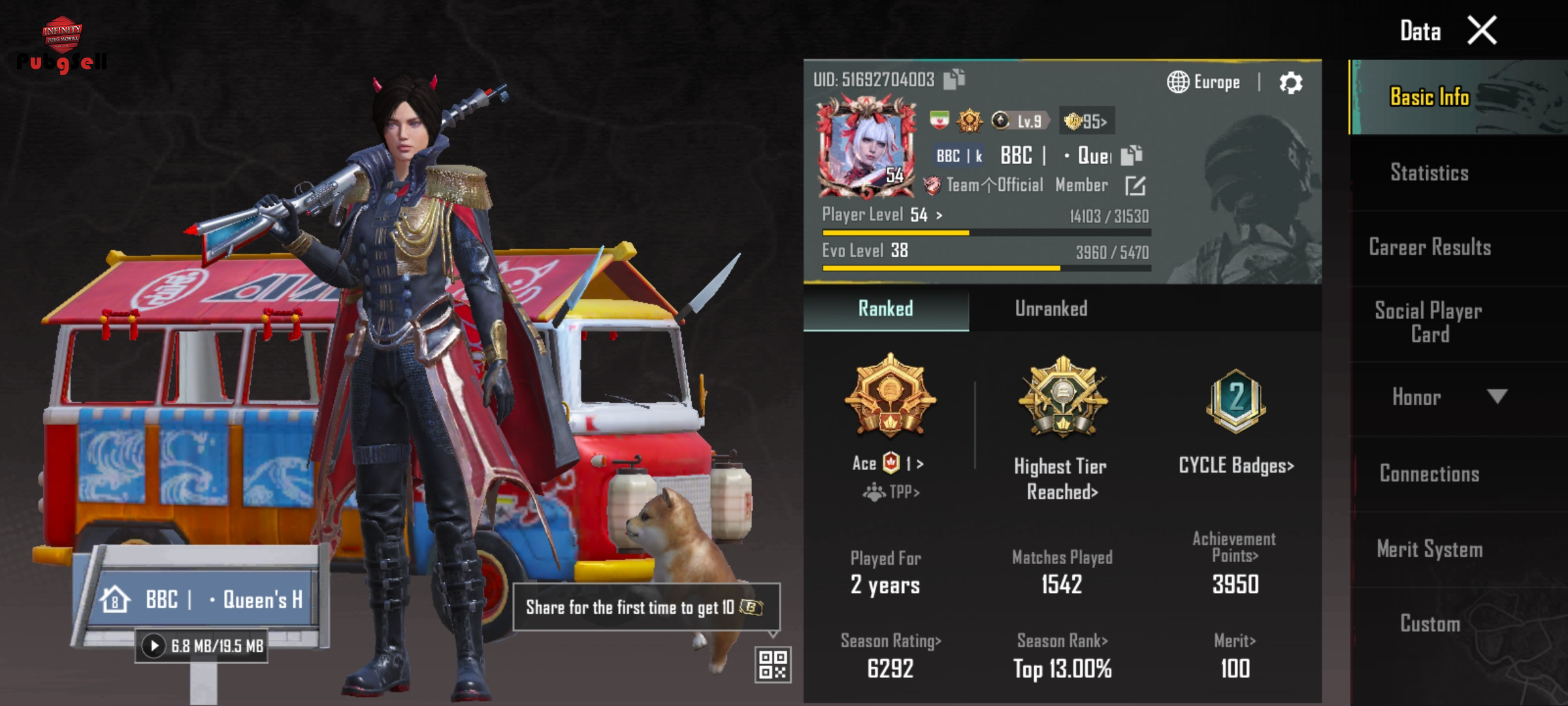Close the Data screen with the X
This screenshot has height=706, width=1568.
click(x=1481, y=31)
